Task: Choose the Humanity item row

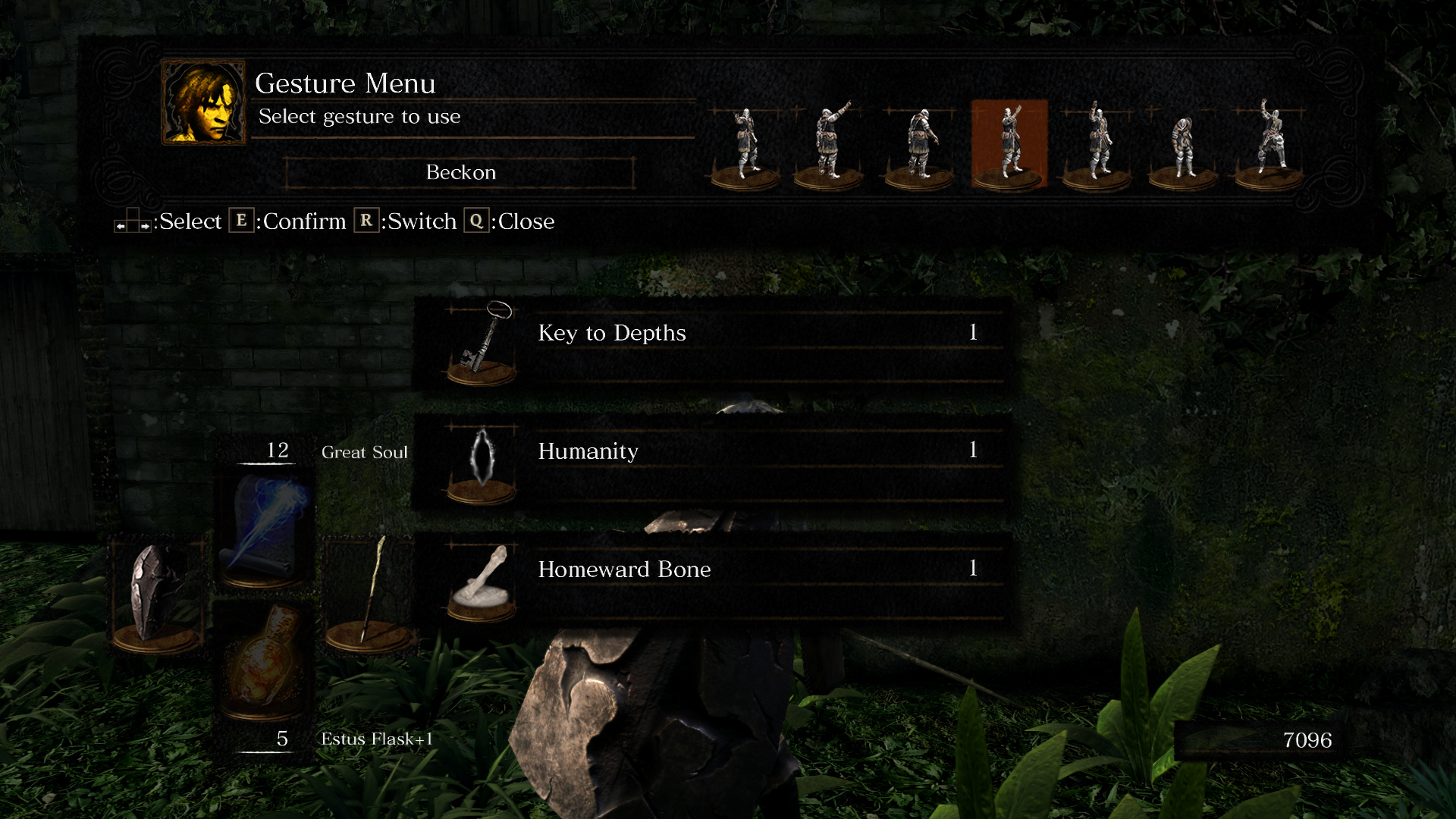Action: (x=713, y=462)
